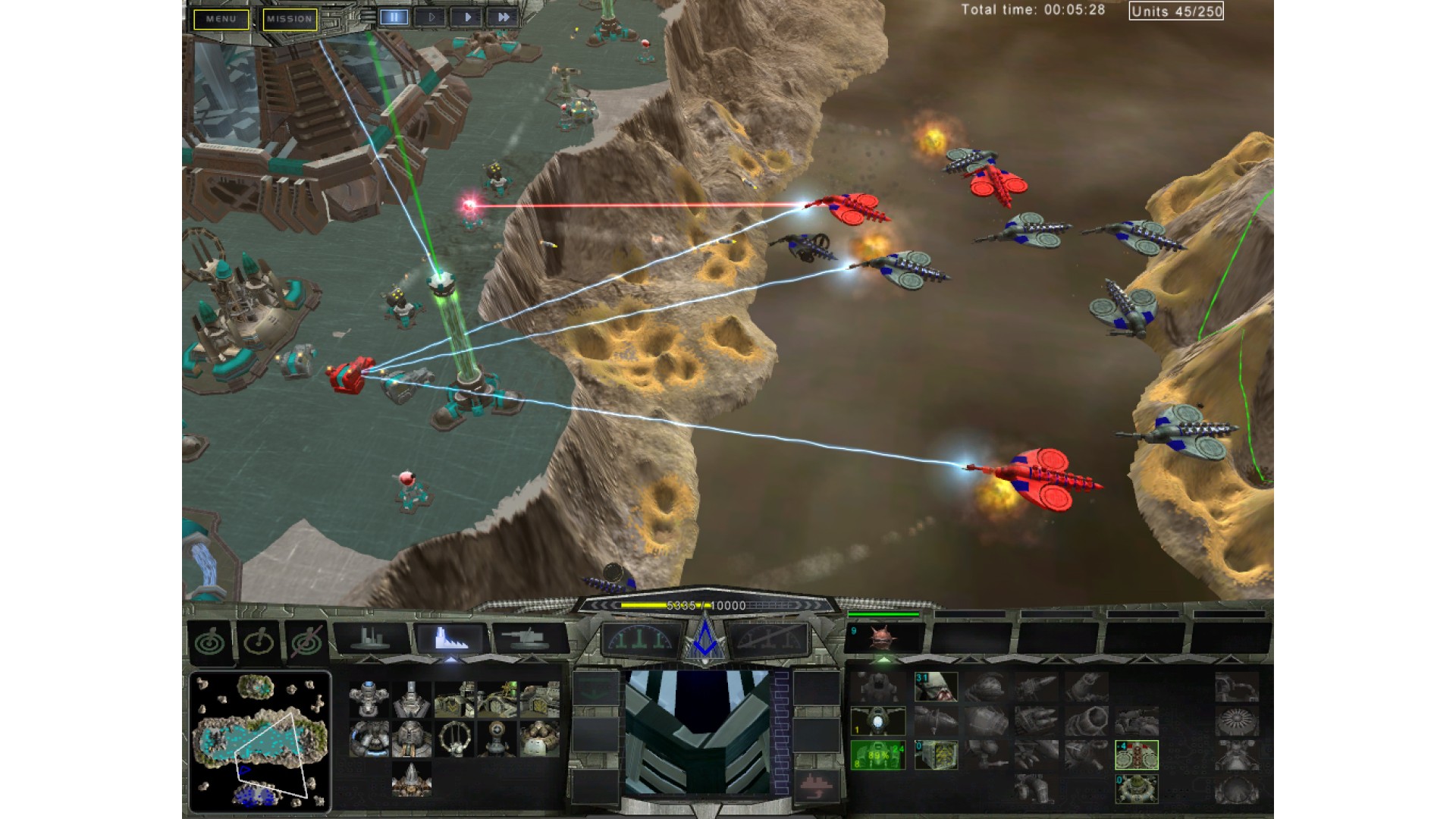1456x819 pixels.
Task: Select the first squad slot showing 9
Action: [x=883, y=638]
